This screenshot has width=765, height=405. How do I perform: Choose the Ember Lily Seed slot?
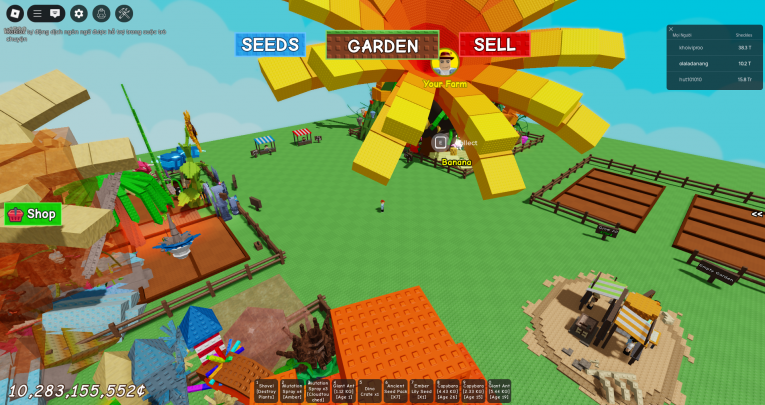pos(422,391)
